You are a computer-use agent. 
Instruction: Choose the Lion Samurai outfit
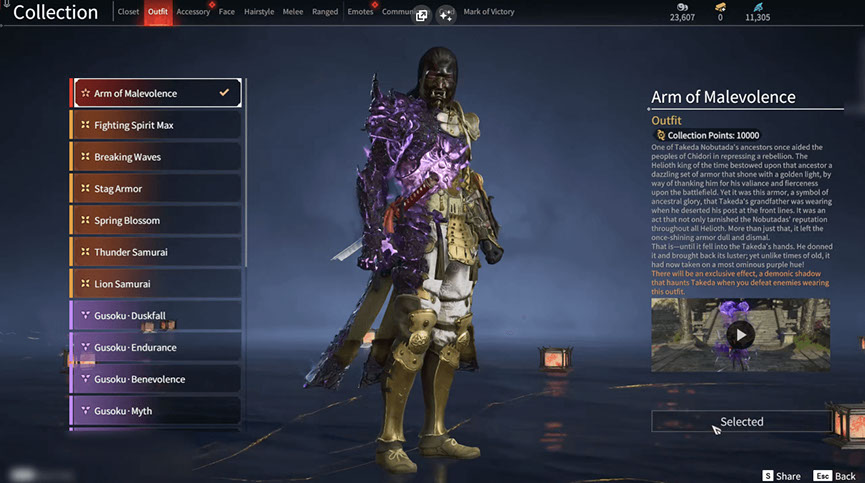coord(156,284)
